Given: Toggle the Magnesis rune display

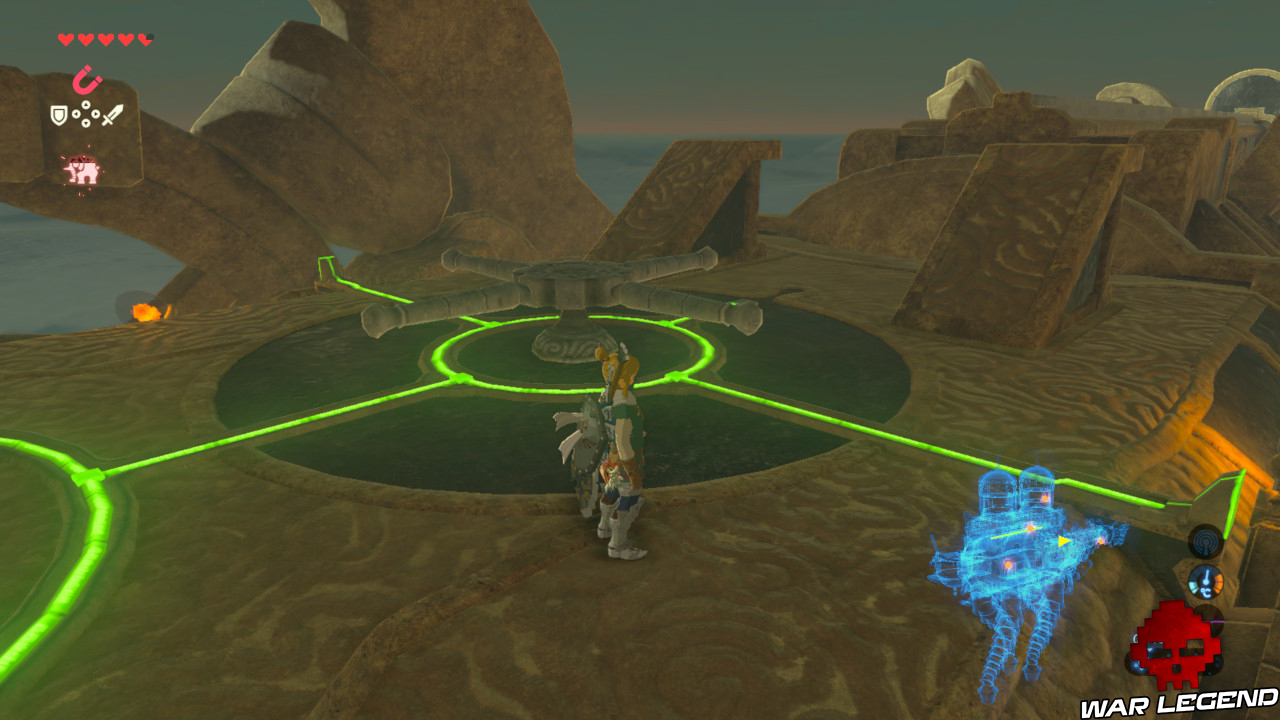Looking at the screenshot, I should tap(88, 78).
